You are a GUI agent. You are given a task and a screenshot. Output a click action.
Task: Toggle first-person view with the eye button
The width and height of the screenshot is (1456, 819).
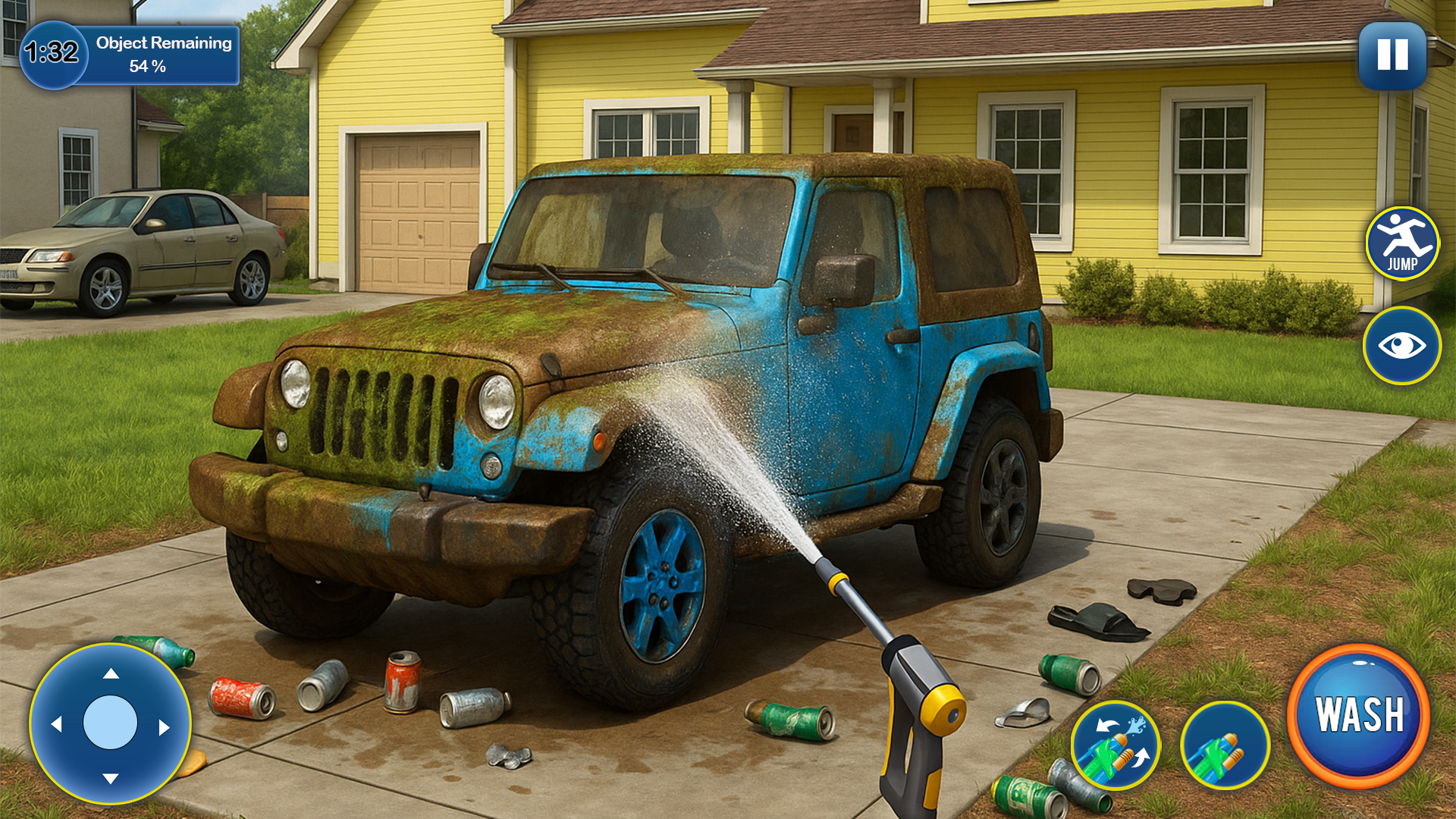point(1403,345)
